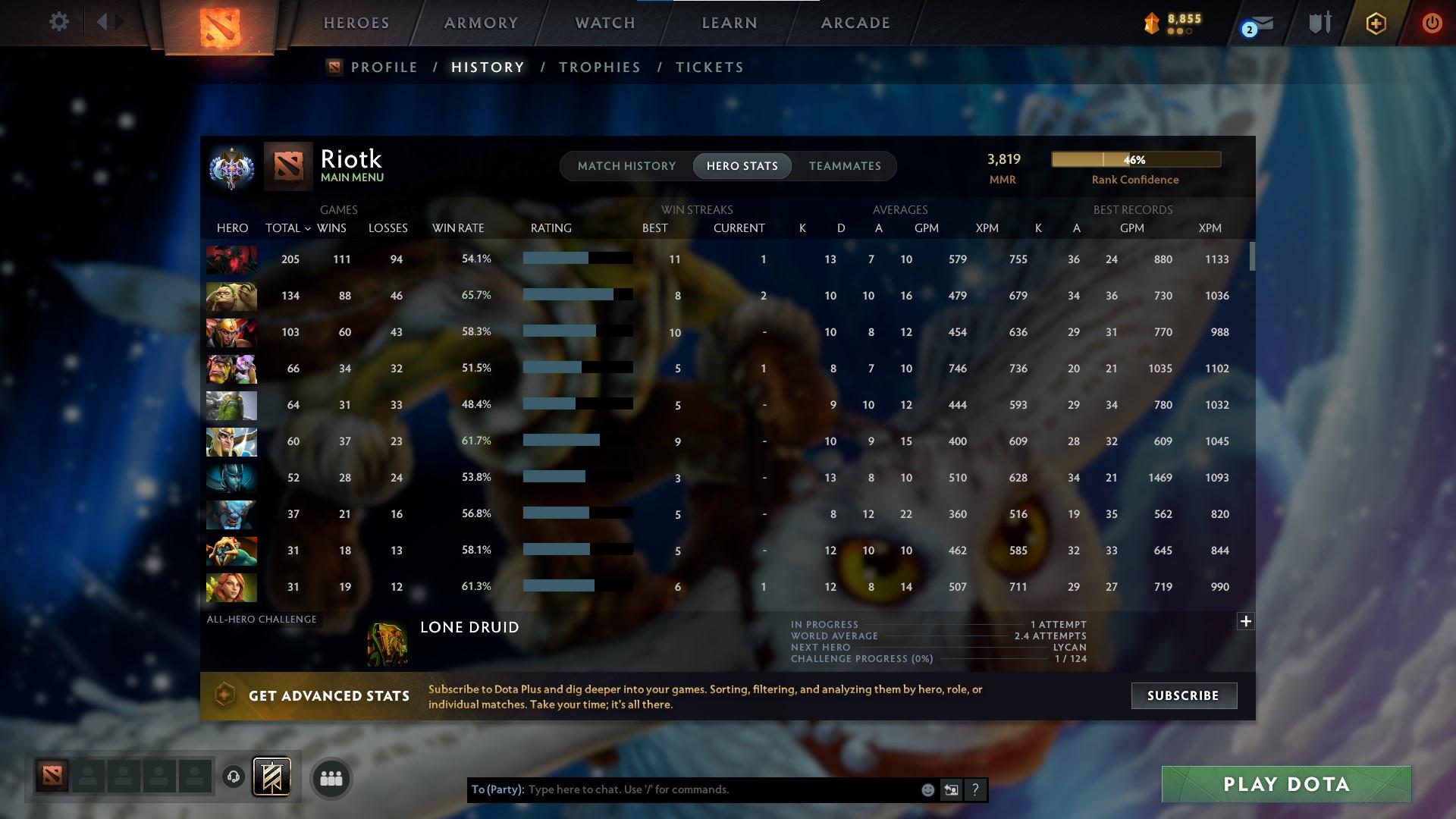1456x819 pixels.
Task: Open the TEAMMATES tab
Action: 845,165
